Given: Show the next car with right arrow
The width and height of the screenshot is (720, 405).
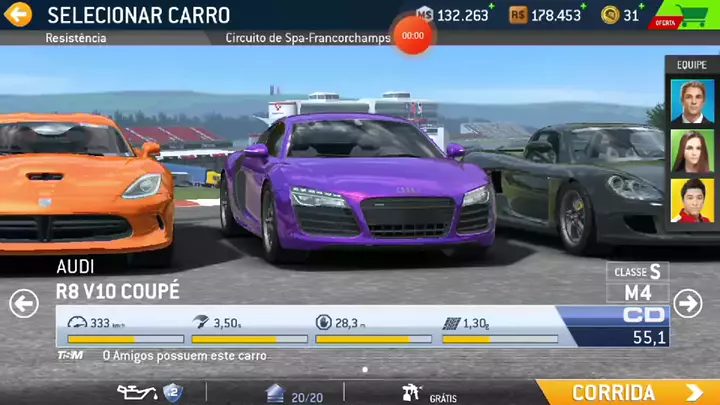Looking at the screenshot, I should tap(687, 303).
